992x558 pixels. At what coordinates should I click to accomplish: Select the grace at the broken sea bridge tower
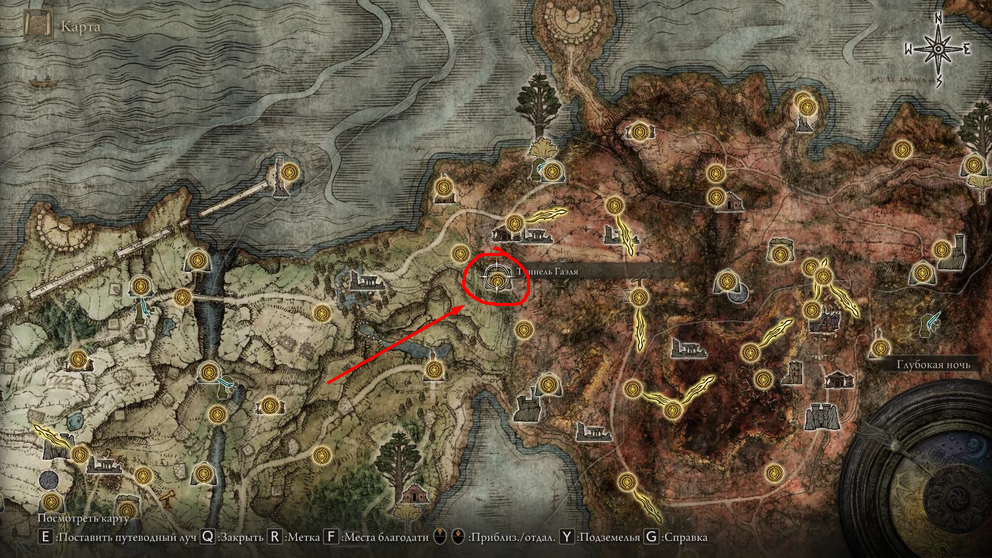[289, 172]
